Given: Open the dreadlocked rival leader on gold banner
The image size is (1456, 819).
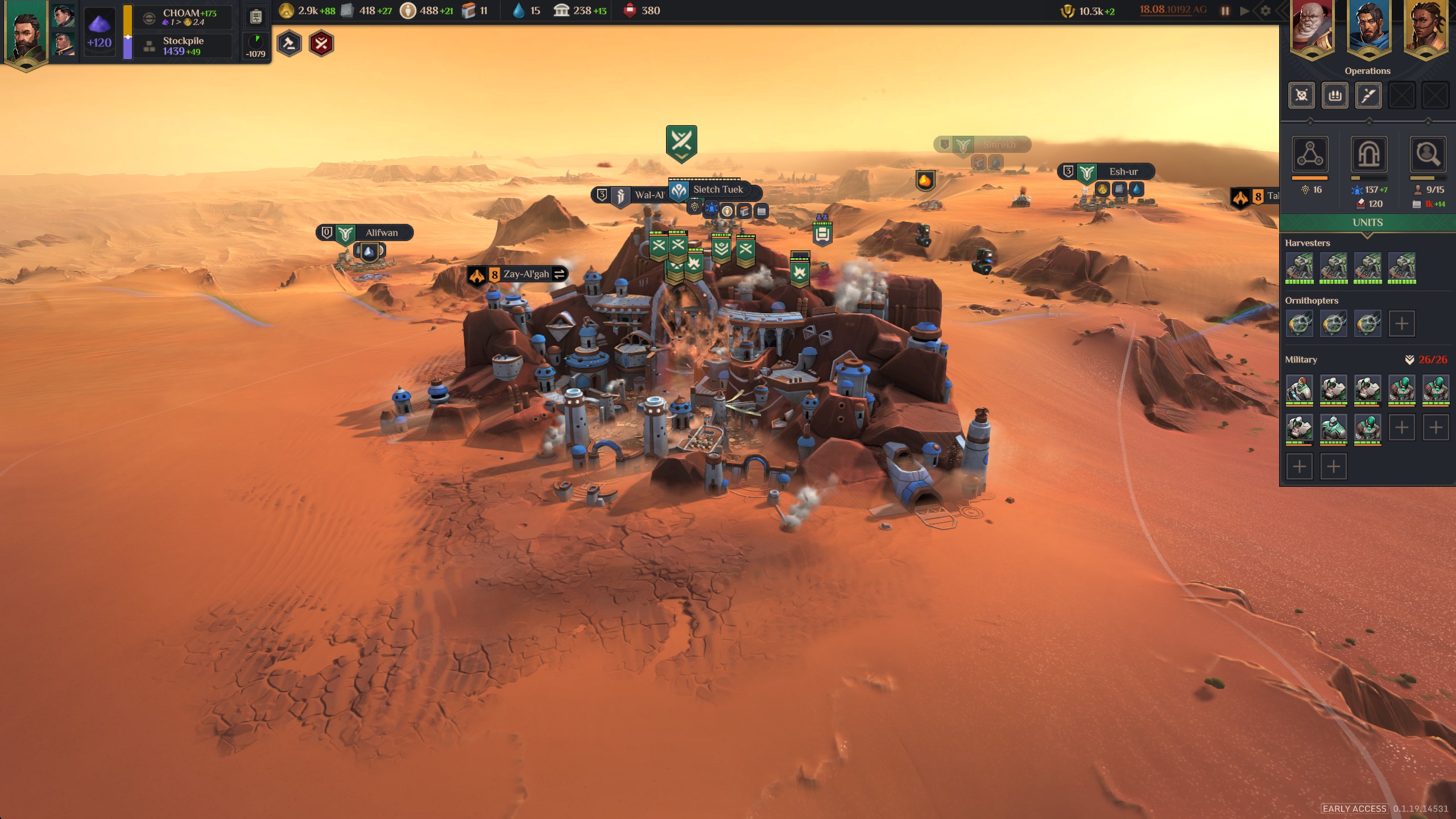Looking at the screenshot, I should click(1425, 28).
